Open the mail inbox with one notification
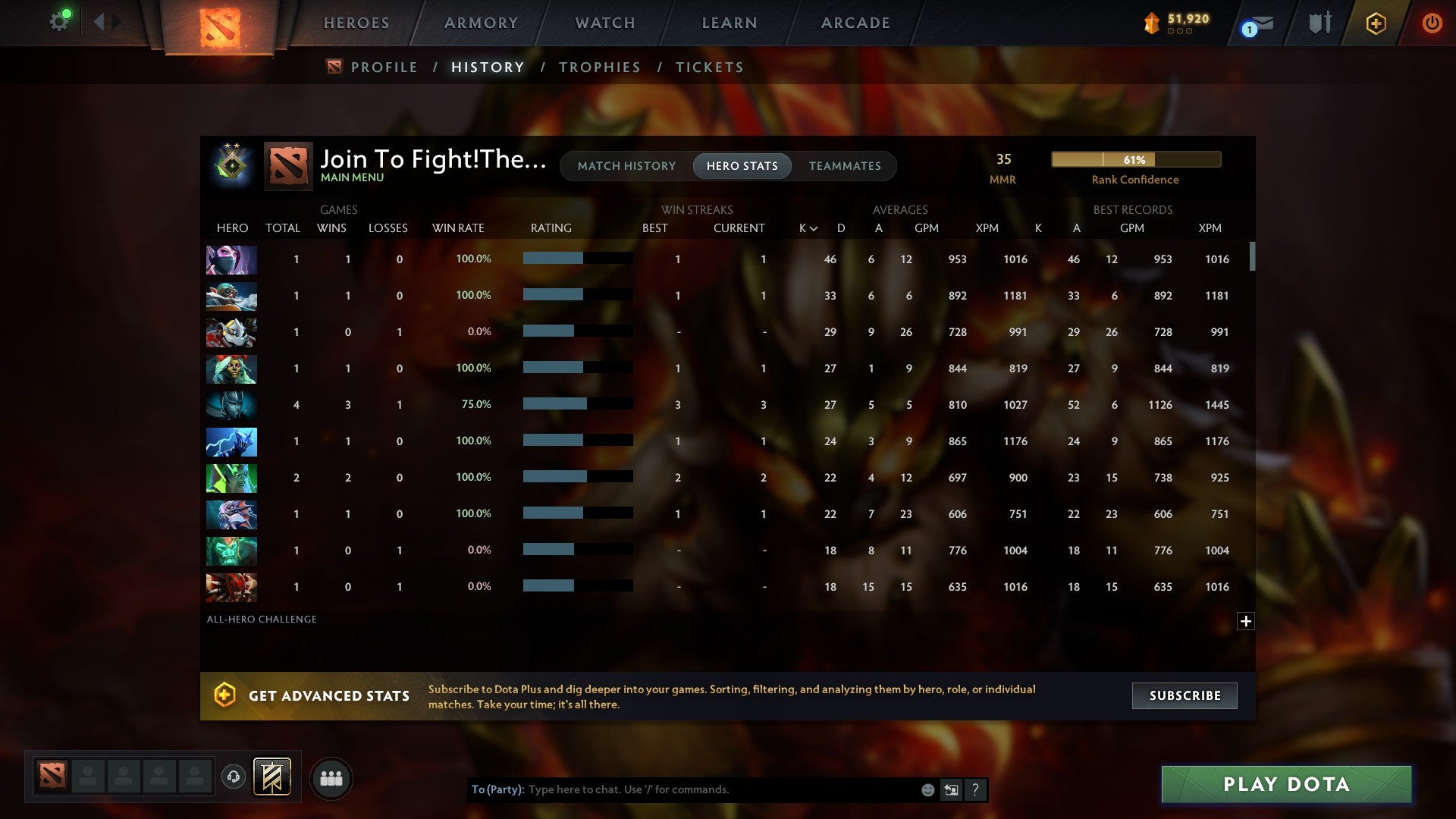The height and width of the screenshot is (819, 1456). [1255, 25]
